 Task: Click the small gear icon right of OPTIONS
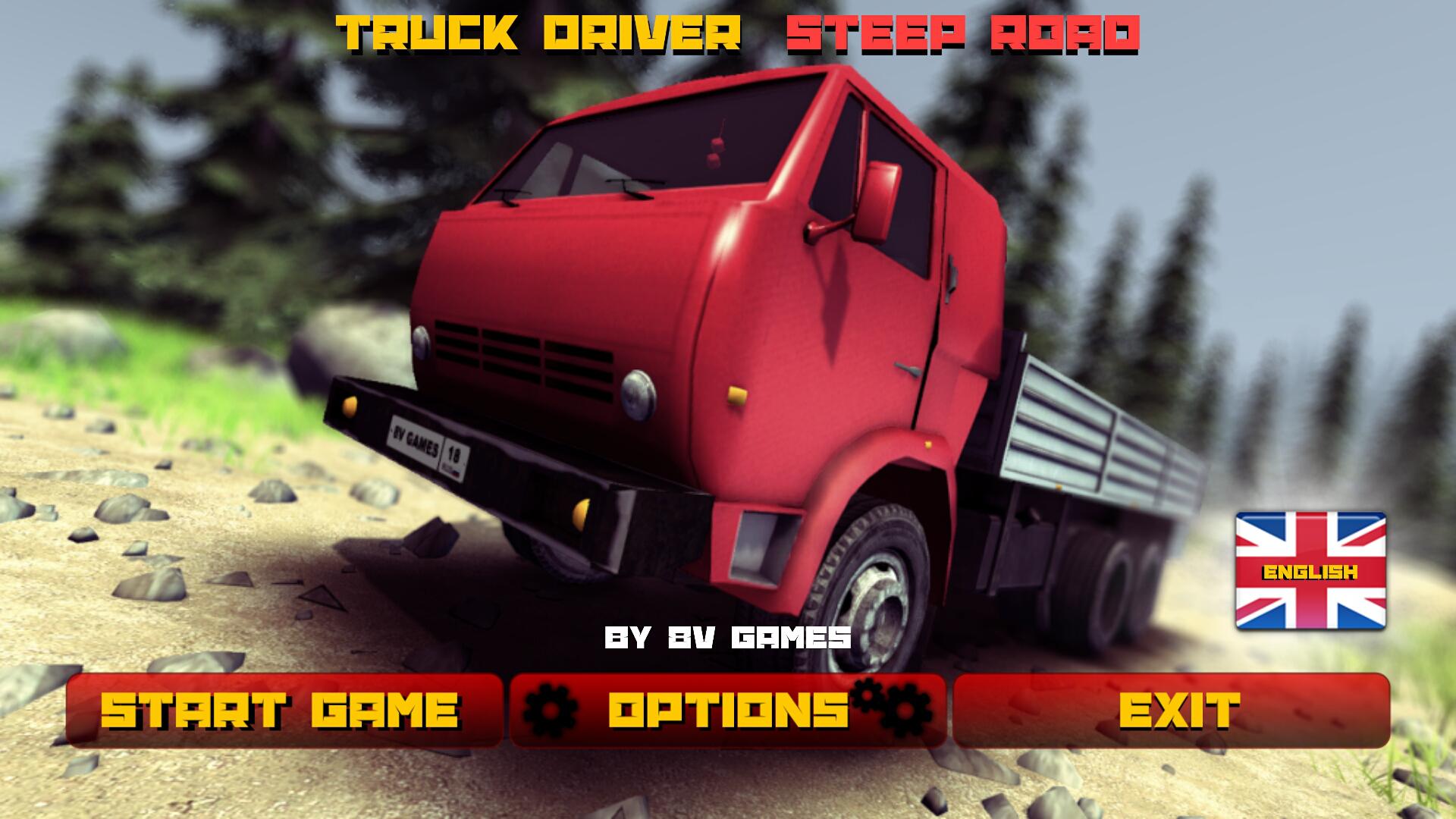[x=866, y=695]
